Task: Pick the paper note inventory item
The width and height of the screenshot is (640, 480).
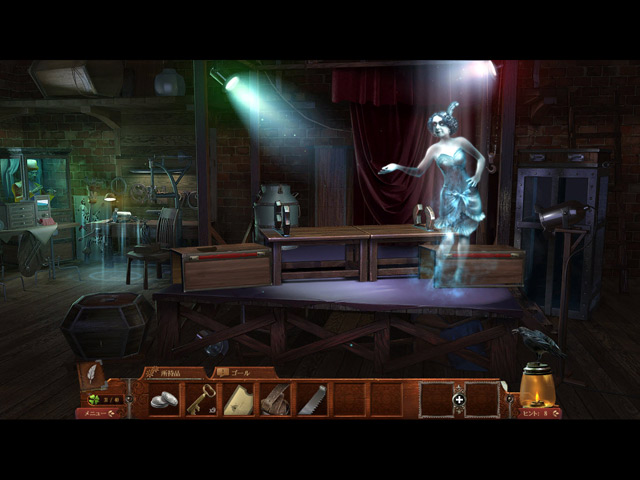Action: click(x=238, y=399)
